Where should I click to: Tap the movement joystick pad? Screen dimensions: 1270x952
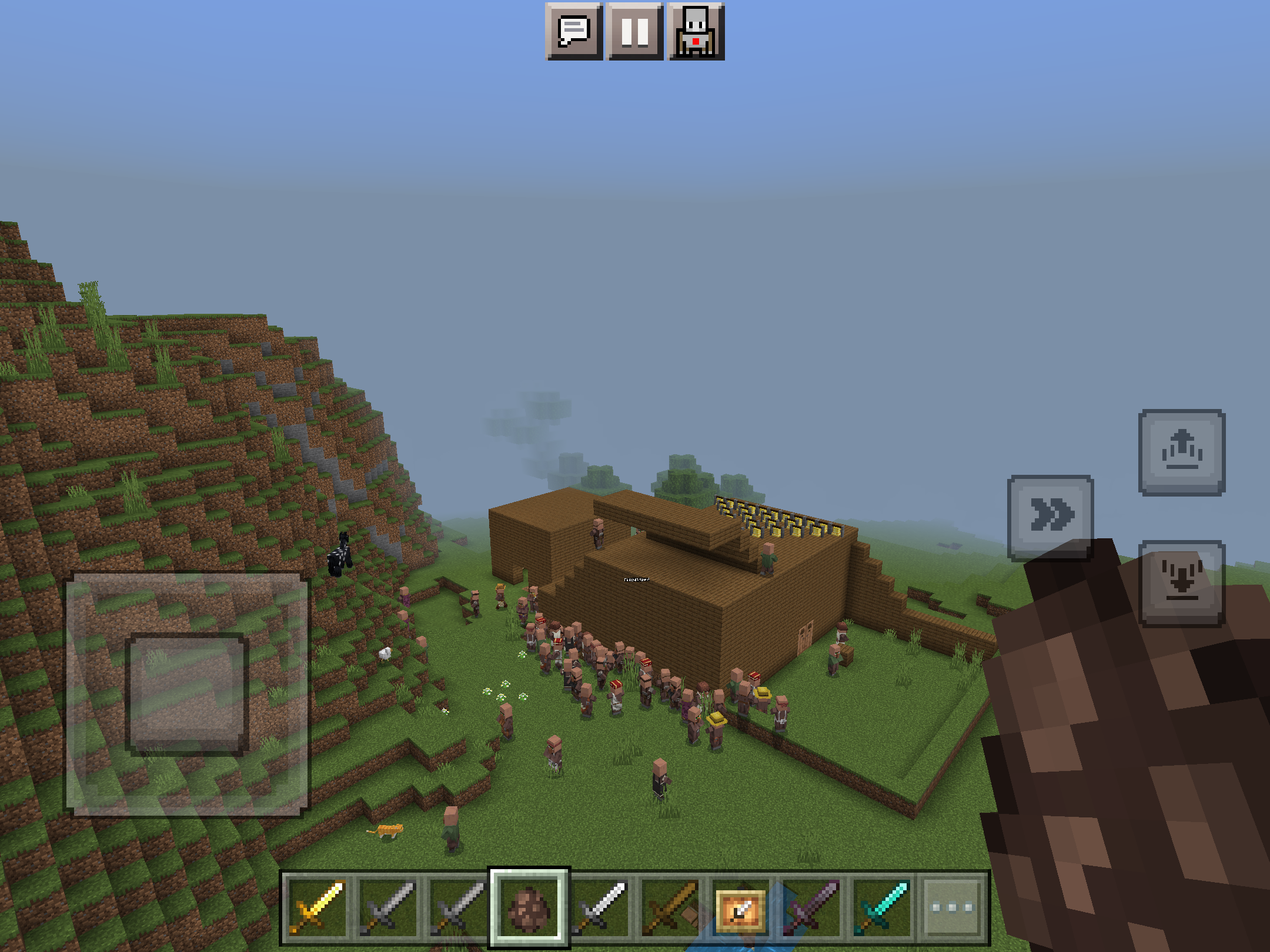[x=186, y=694]
